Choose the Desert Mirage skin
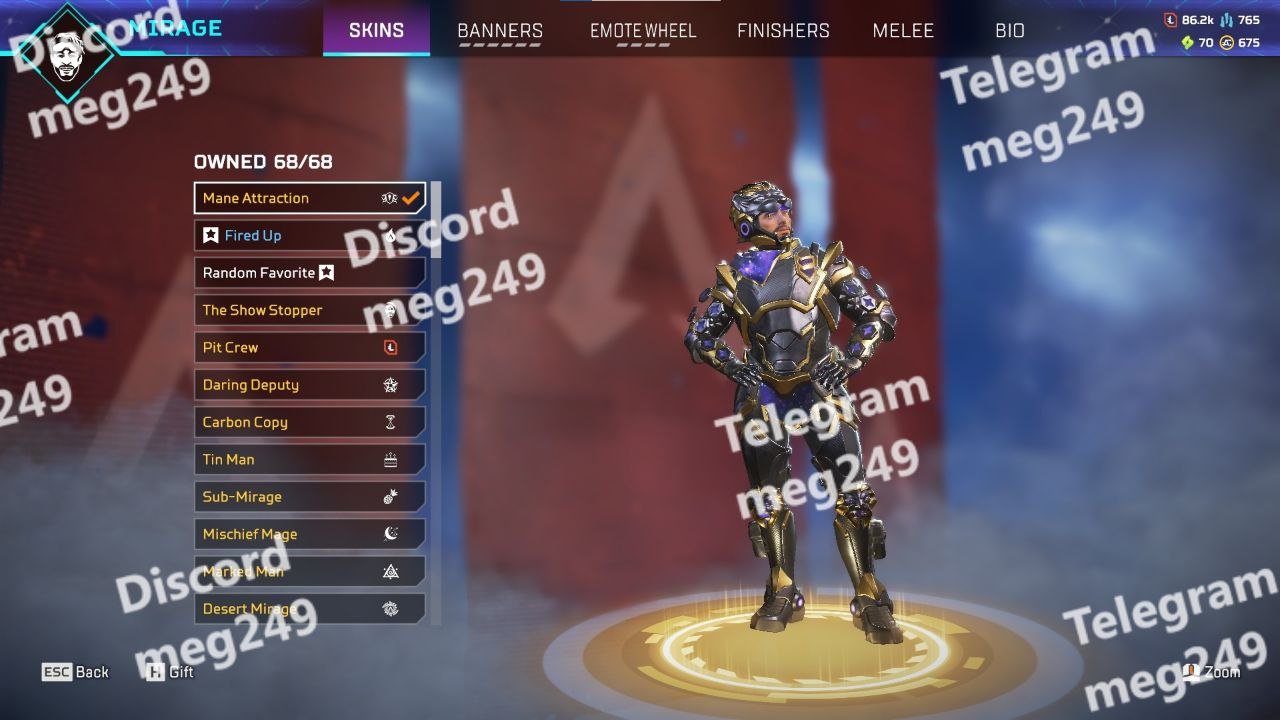Viewport: 1280px width, 720px height. tap(309, 609)
